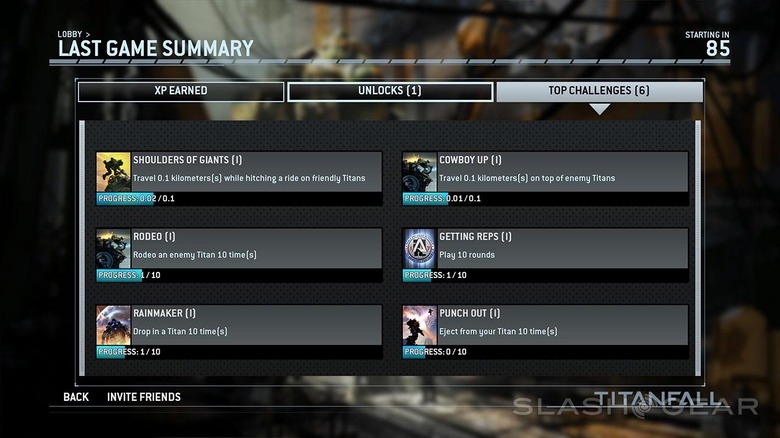The width and height of the screenshot is (780, 438).
Task: Click the Lobby breadcrumb link
Action: (x=72, y=34)
